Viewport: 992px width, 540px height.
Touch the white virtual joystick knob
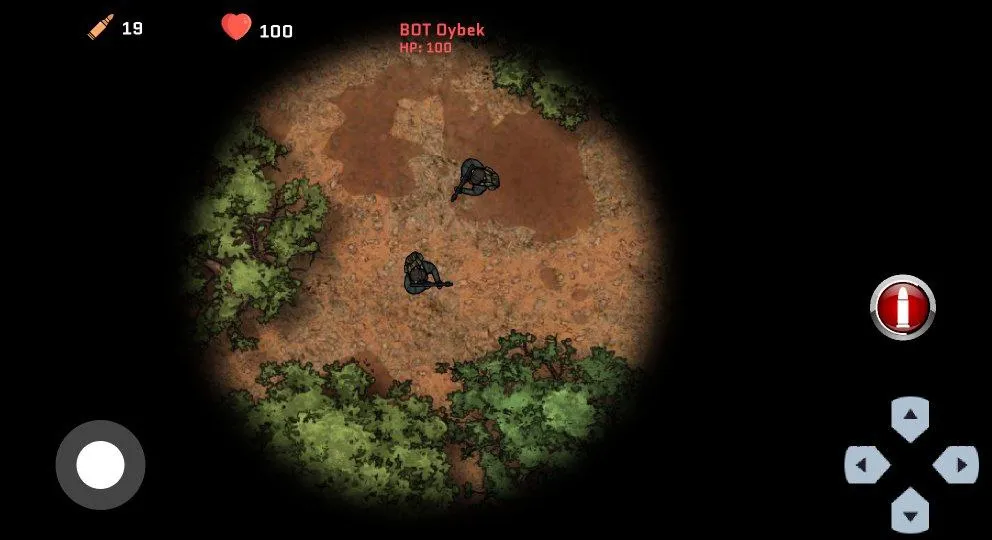(x=100, y=465)
